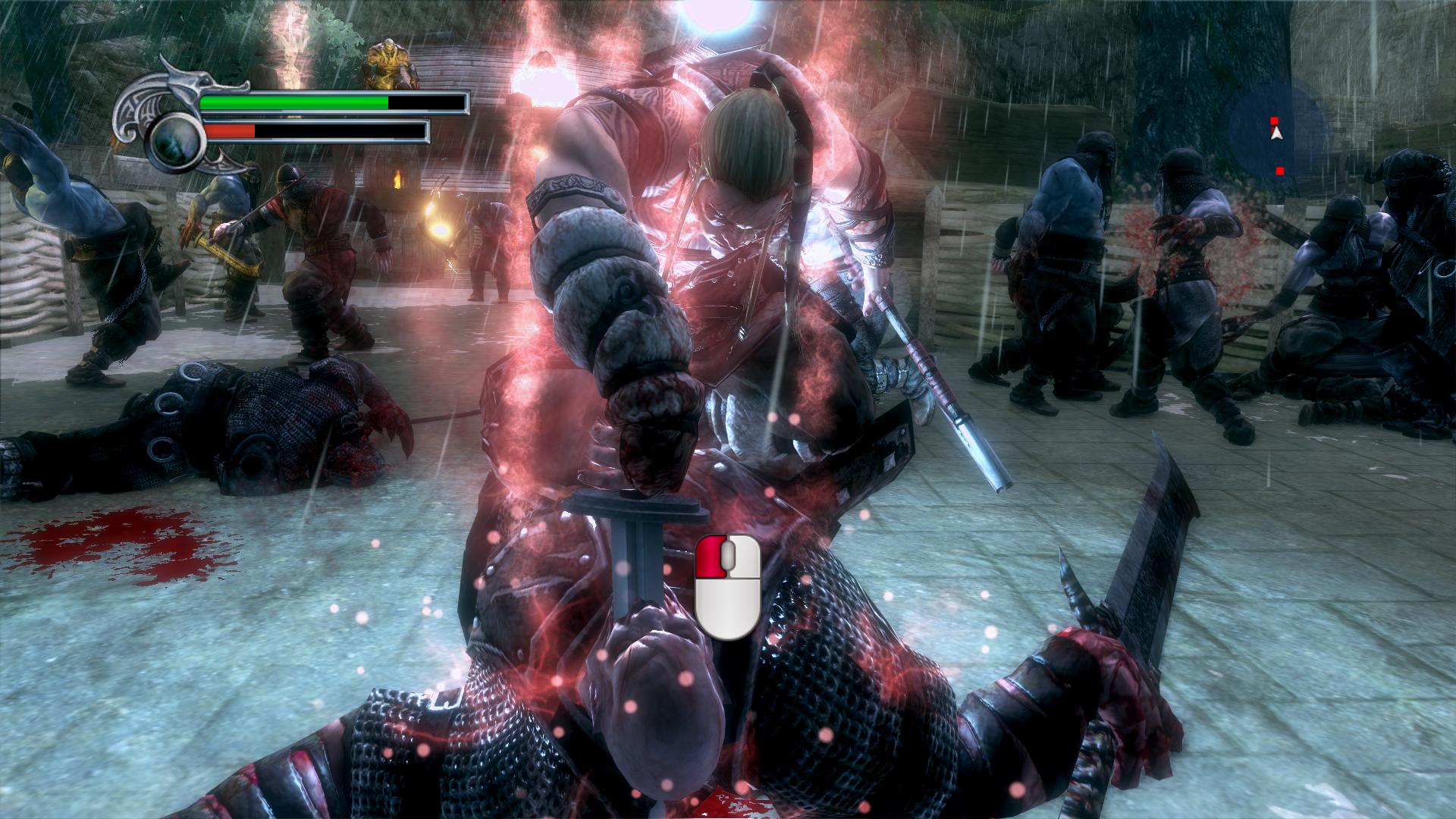Select the rage orb beside the bars
The height and width of the screenshot is (819, 1456).
click(x=176, y=142)
